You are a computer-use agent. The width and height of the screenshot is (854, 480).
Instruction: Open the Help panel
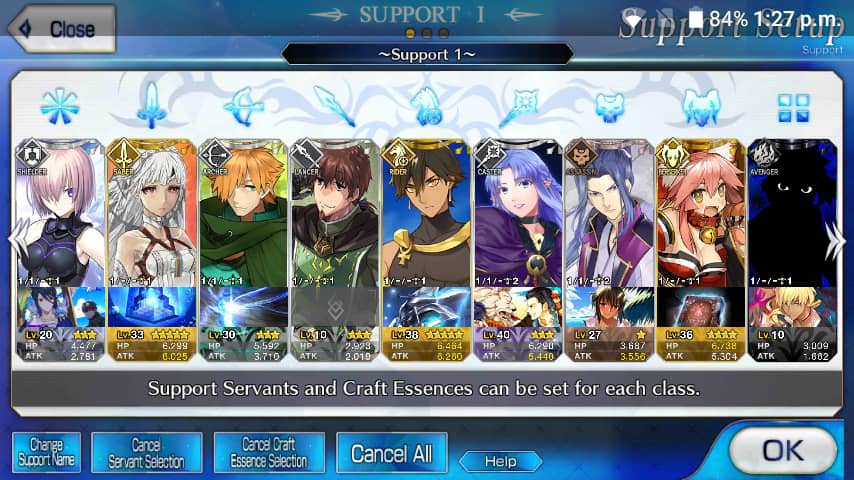click(x=500, y=461)
